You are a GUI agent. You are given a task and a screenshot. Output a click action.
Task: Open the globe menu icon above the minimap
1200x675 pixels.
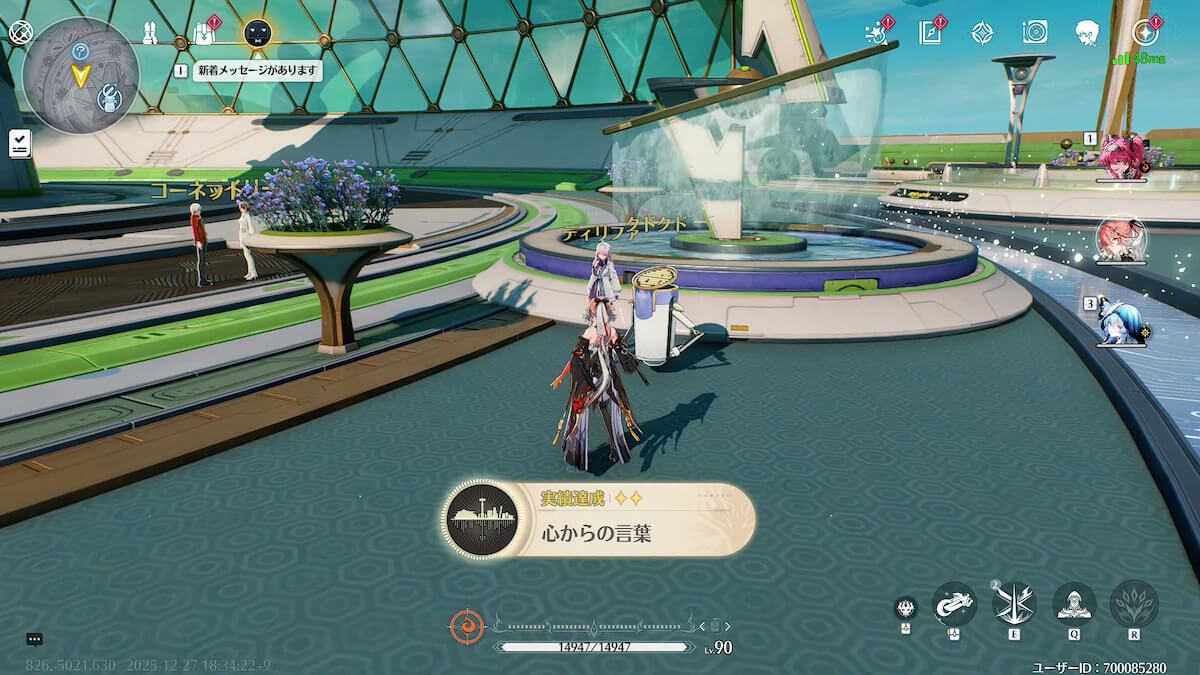click(19, 31)
